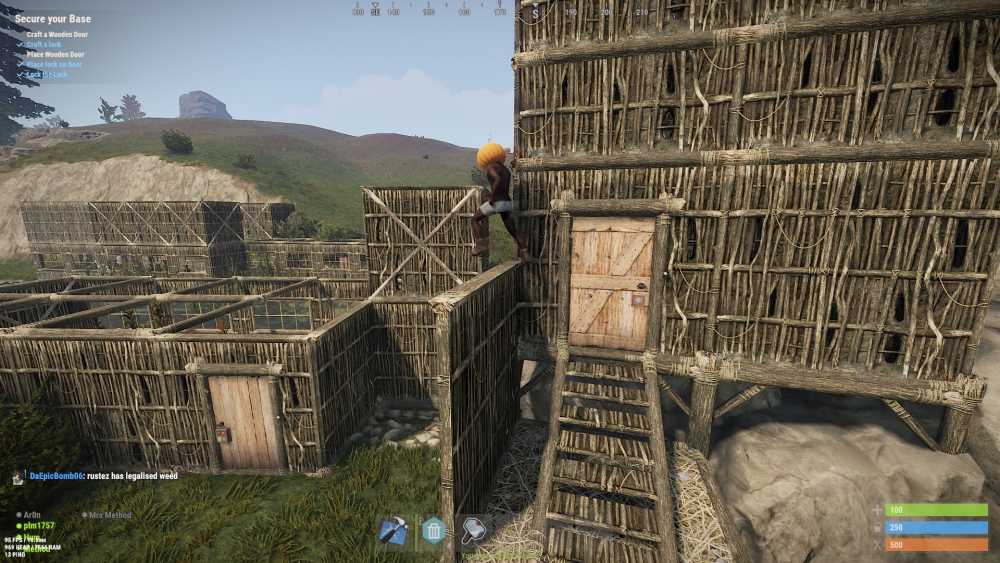Click the teal trash can icon

[433, 530]
